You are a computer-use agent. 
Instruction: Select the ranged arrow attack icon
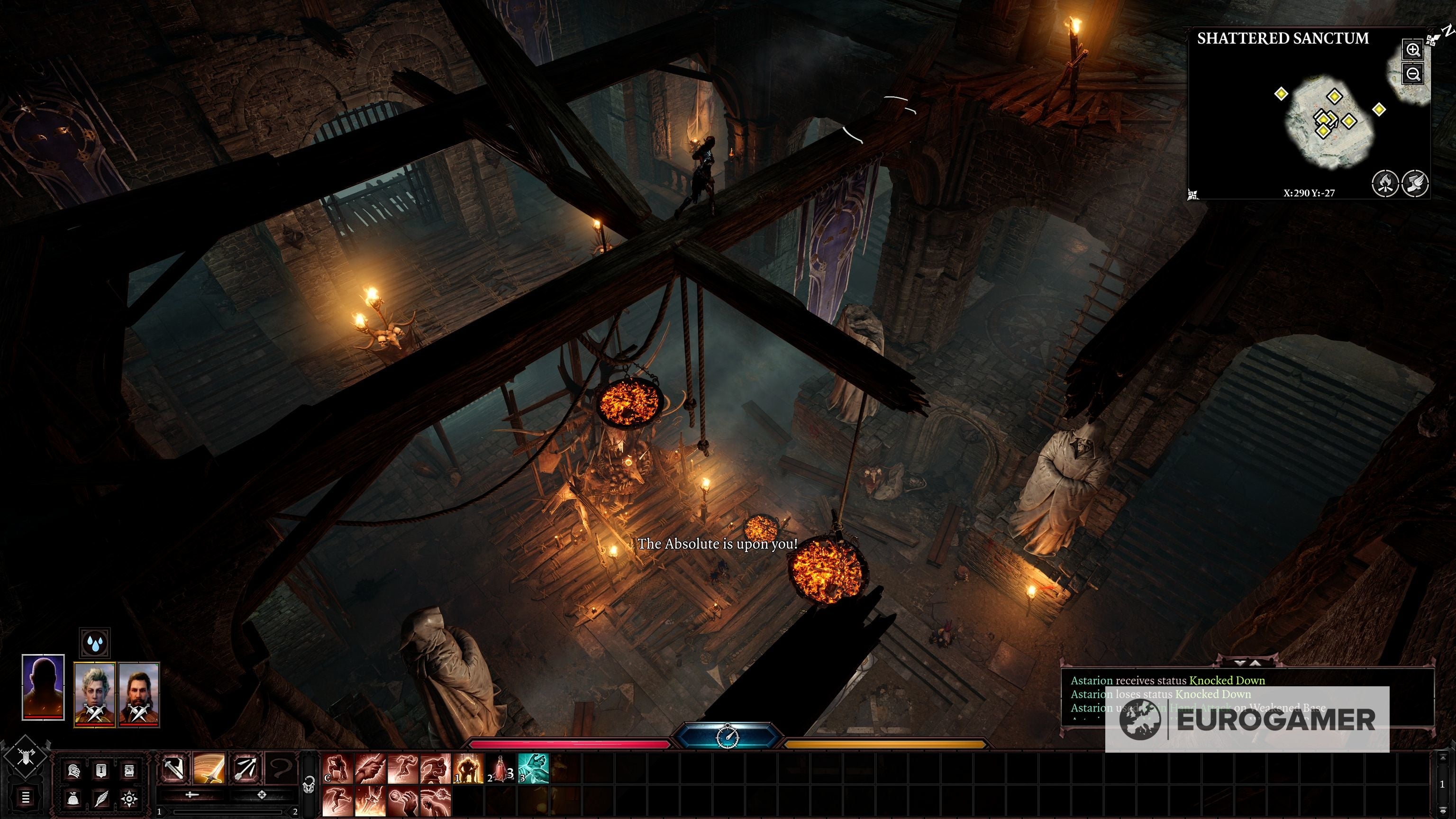pos(246,769)
